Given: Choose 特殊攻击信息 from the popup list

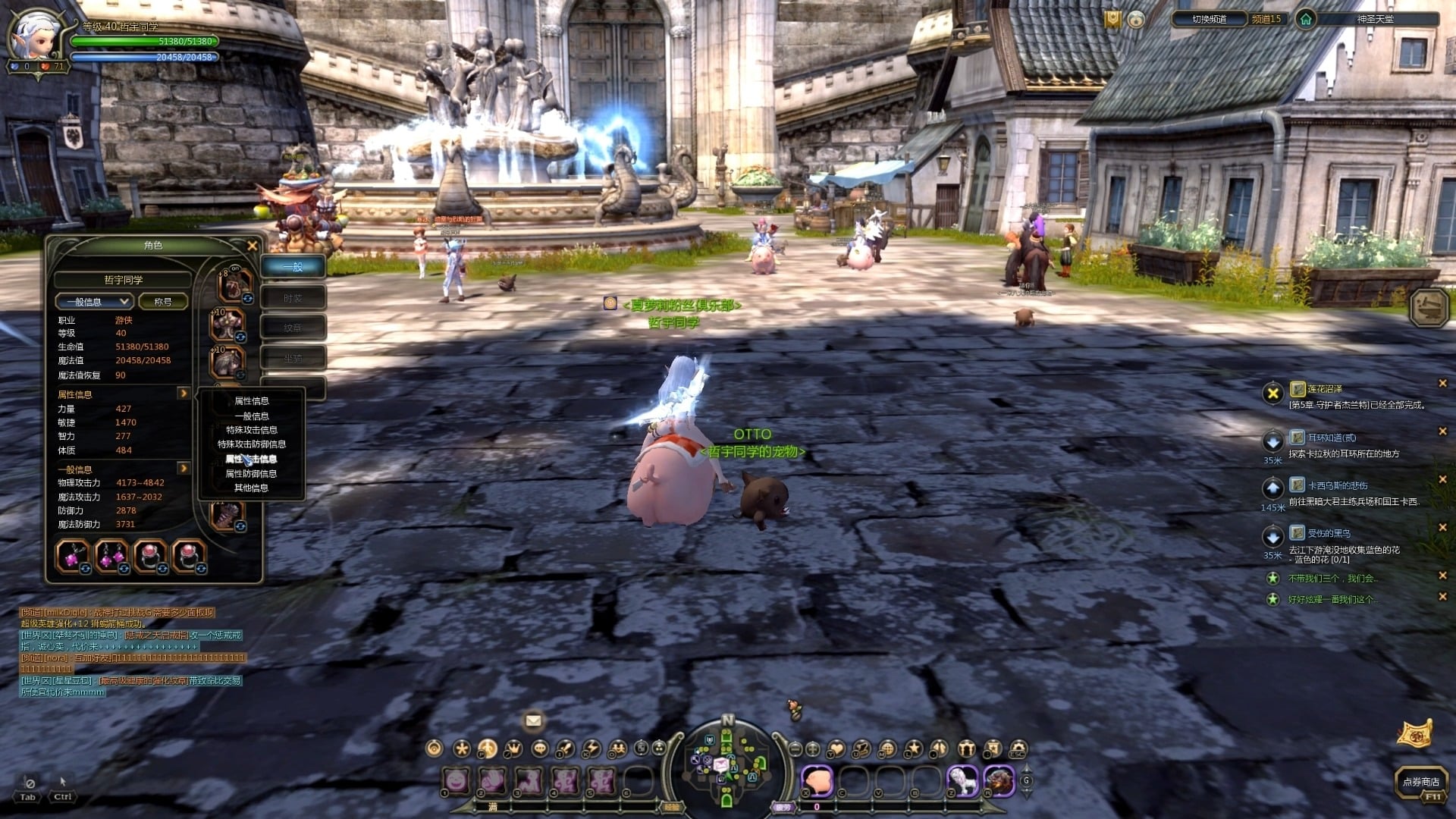Looking at the screenshot, I should tap(252, 430).
